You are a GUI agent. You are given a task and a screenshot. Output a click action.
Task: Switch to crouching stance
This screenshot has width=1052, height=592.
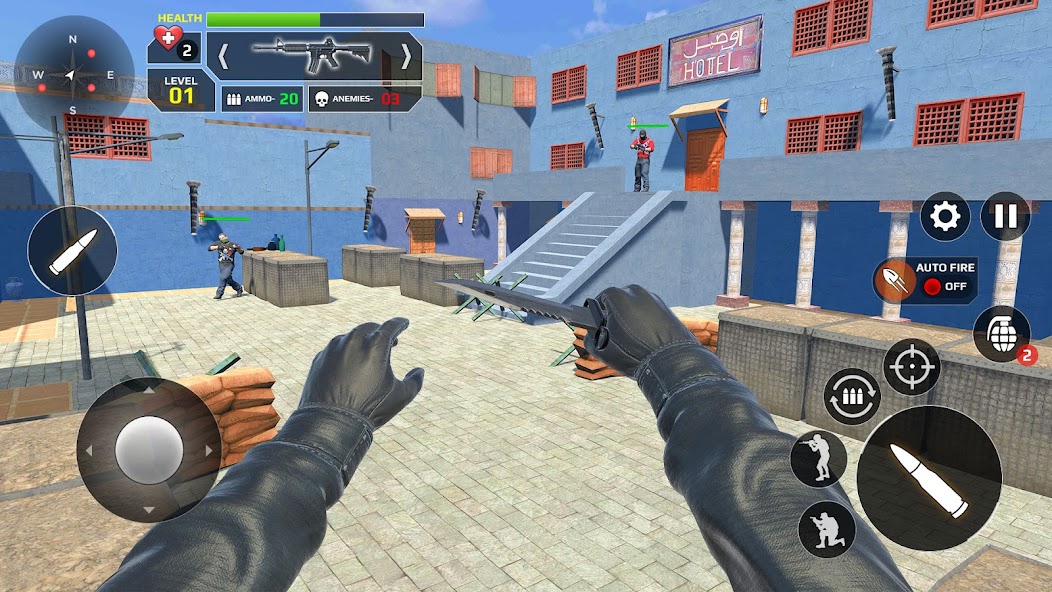[x=827, y=528]
